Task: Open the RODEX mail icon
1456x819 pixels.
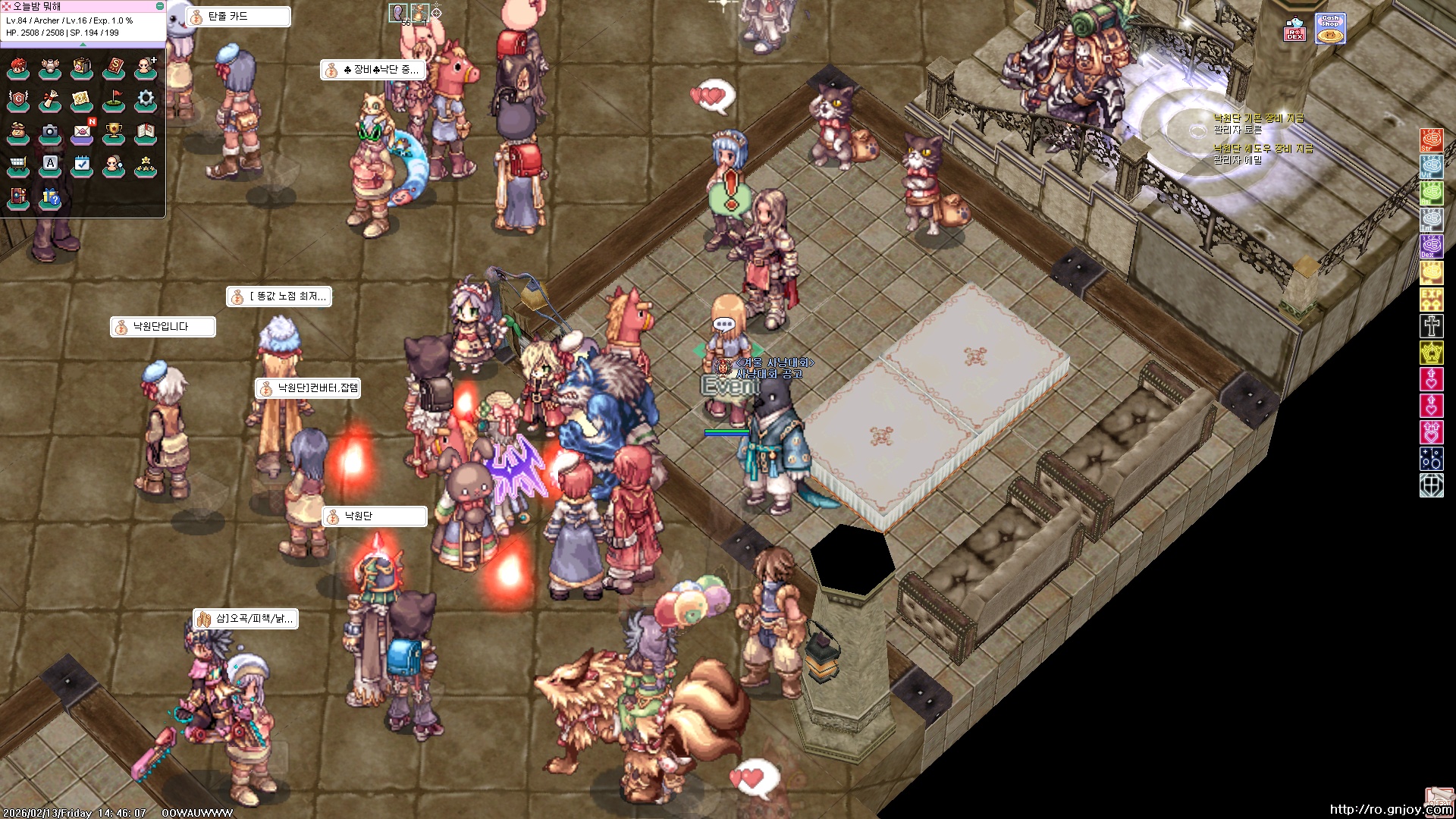Action: point(1294,30)
